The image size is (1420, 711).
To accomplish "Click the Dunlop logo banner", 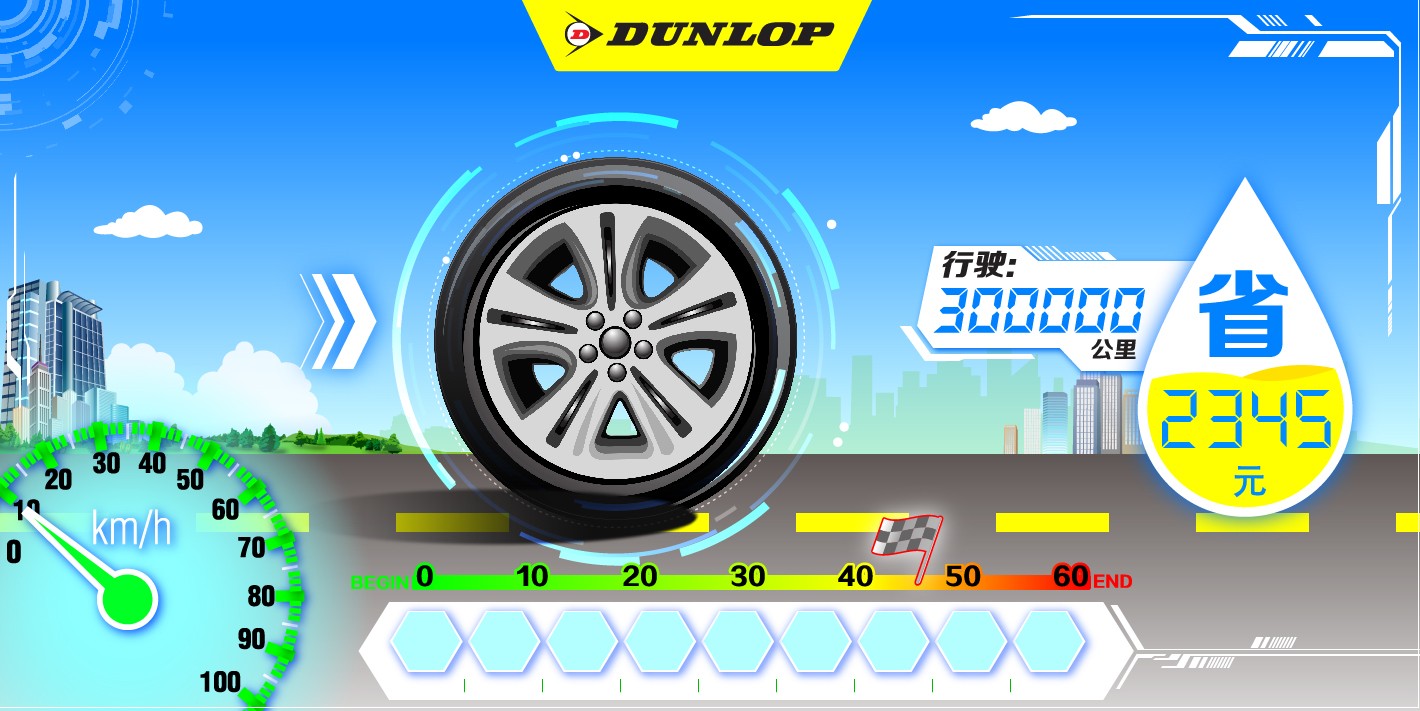I will pos(698,34).
